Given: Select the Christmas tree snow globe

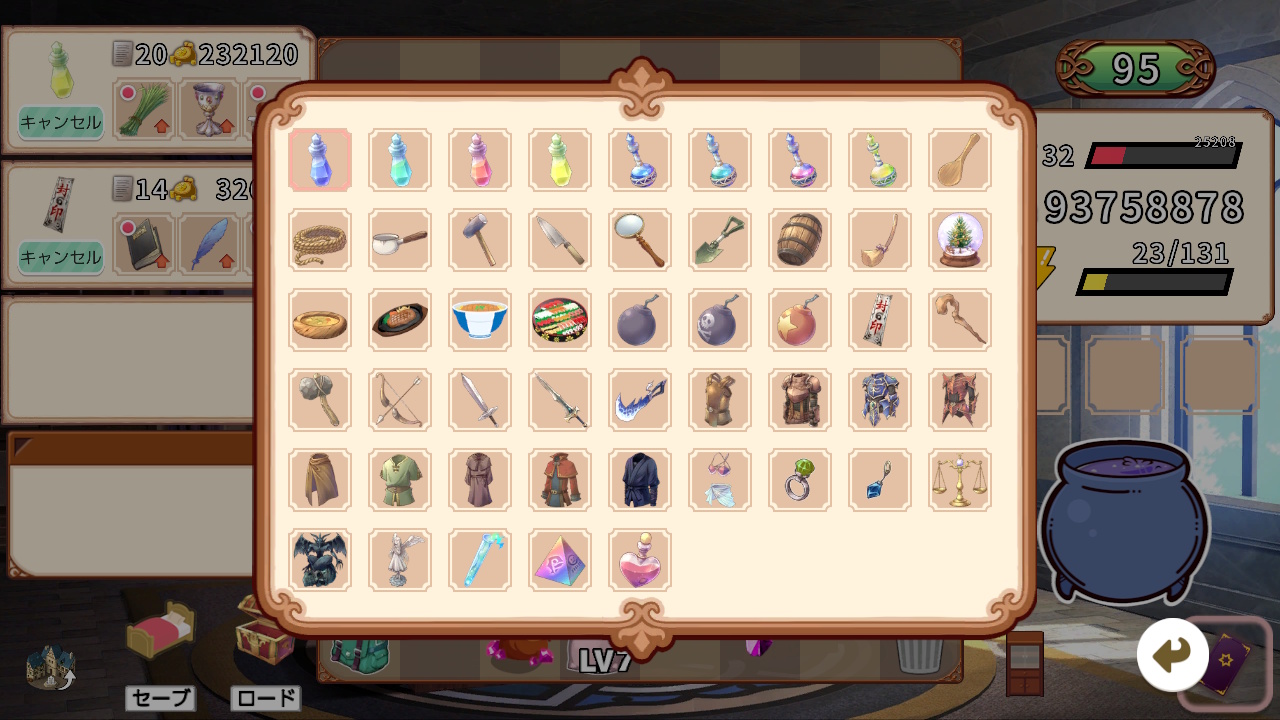Looking at the screenshot, I should coord(960,240).
